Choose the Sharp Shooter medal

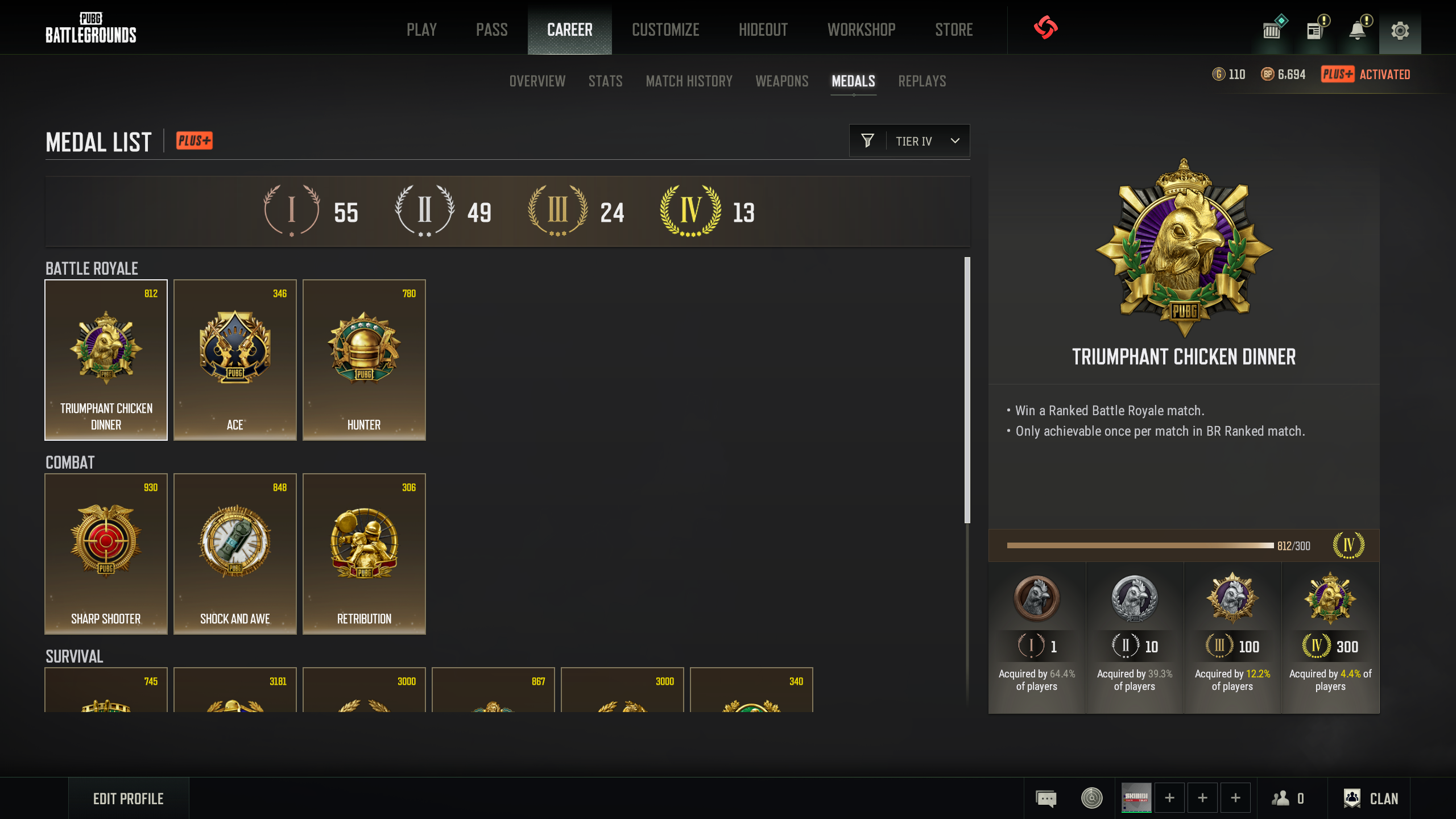pyautogui.click(x=106, y=553)
